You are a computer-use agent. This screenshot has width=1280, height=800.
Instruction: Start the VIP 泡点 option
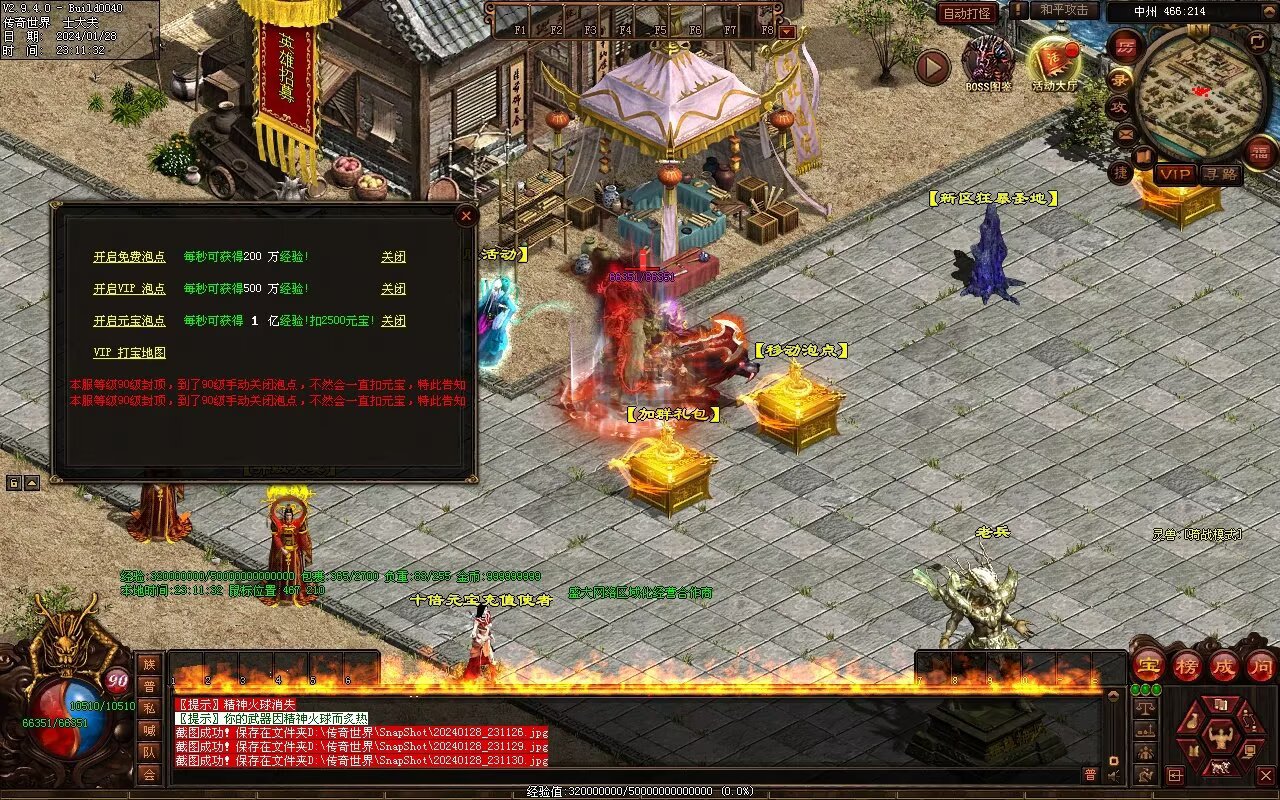tap(129, 289)
